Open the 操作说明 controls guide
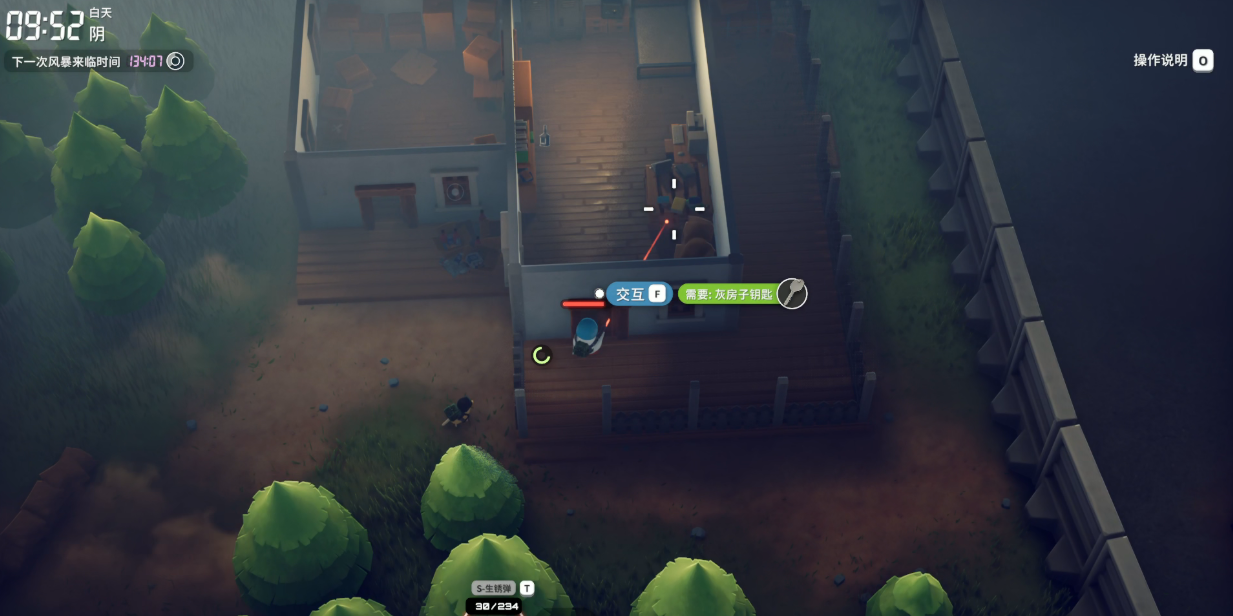The image size is (1233, 616). tap(1172, 61)
